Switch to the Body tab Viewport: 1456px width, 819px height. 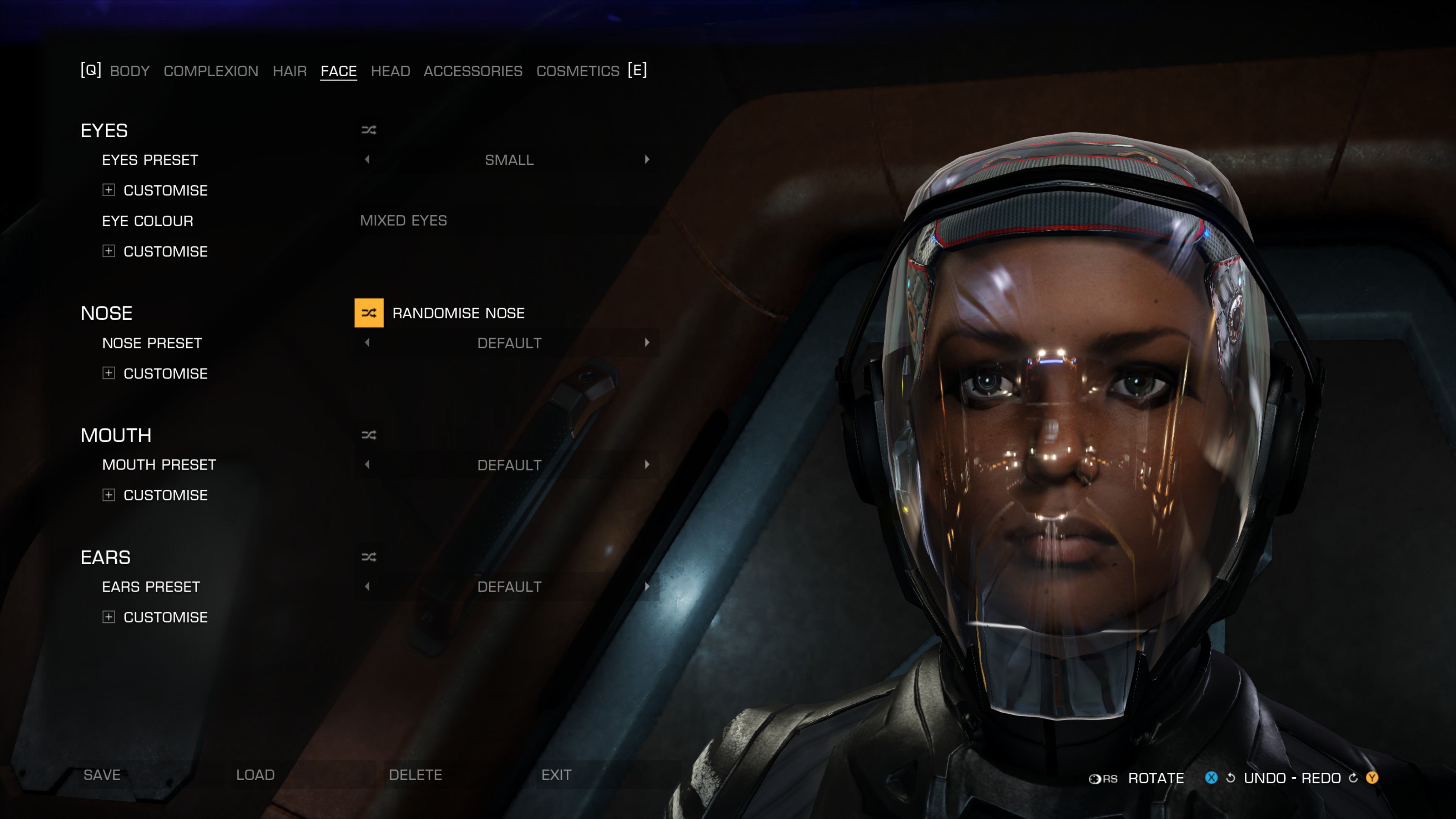(129, 71)
